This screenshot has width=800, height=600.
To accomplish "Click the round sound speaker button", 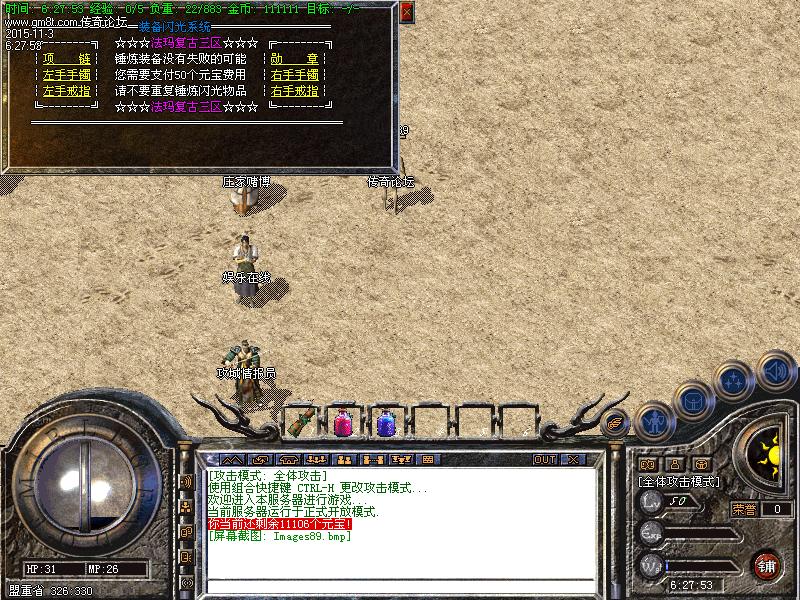I will coord(775,371).
